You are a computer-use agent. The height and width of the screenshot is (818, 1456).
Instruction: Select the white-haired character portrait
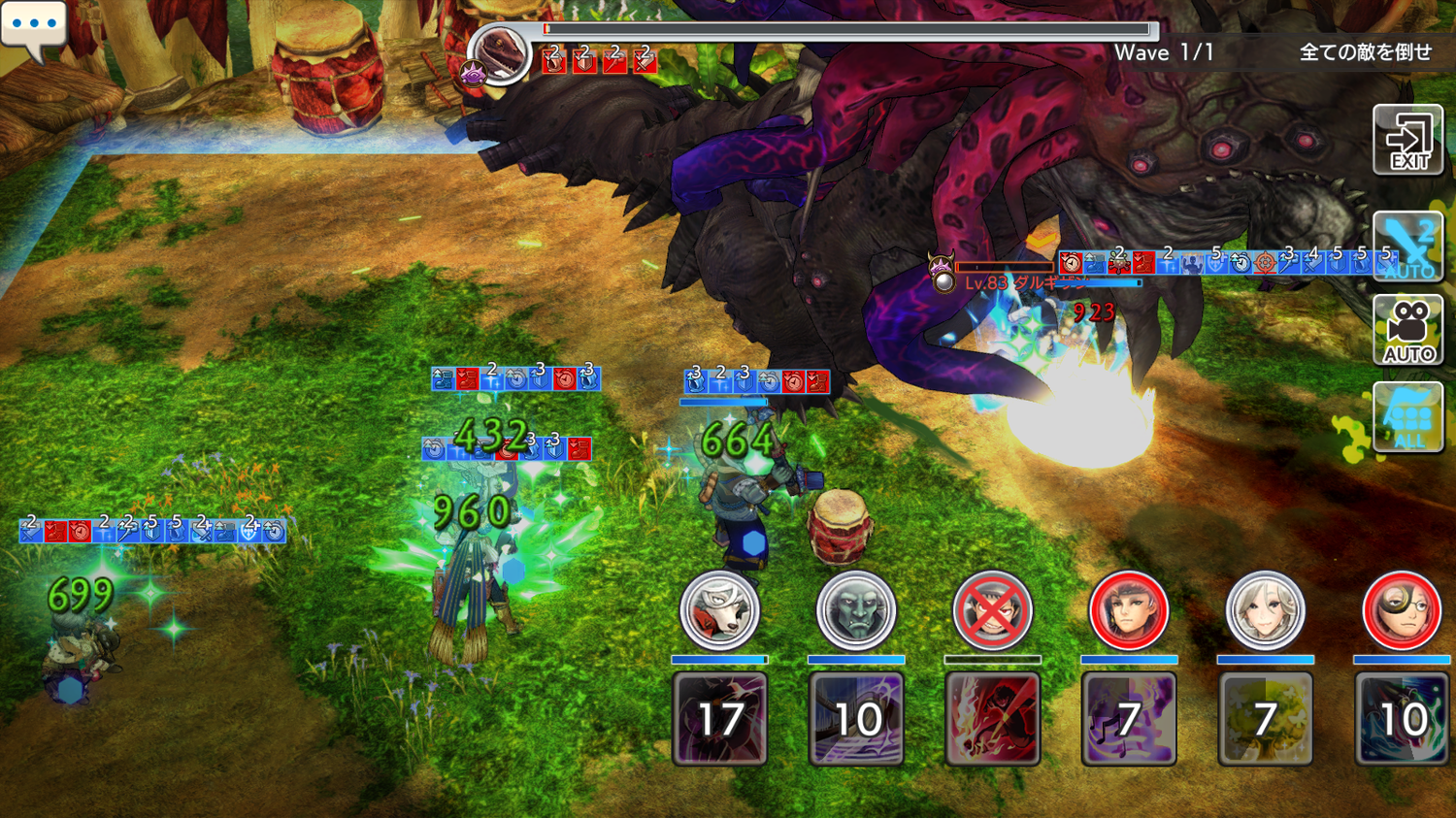coord(1265,610)
